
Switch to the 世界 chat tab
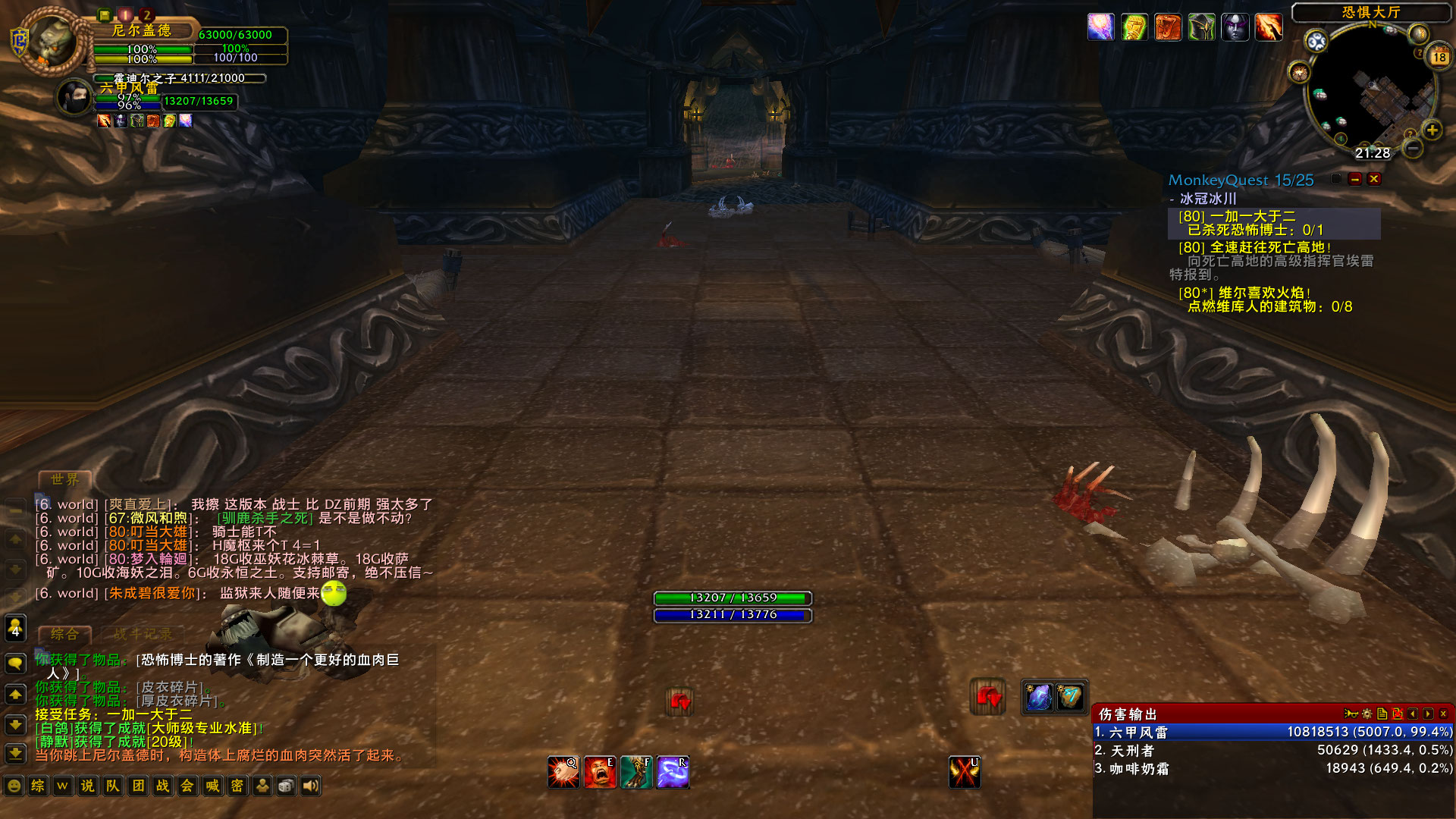(65, 479)
